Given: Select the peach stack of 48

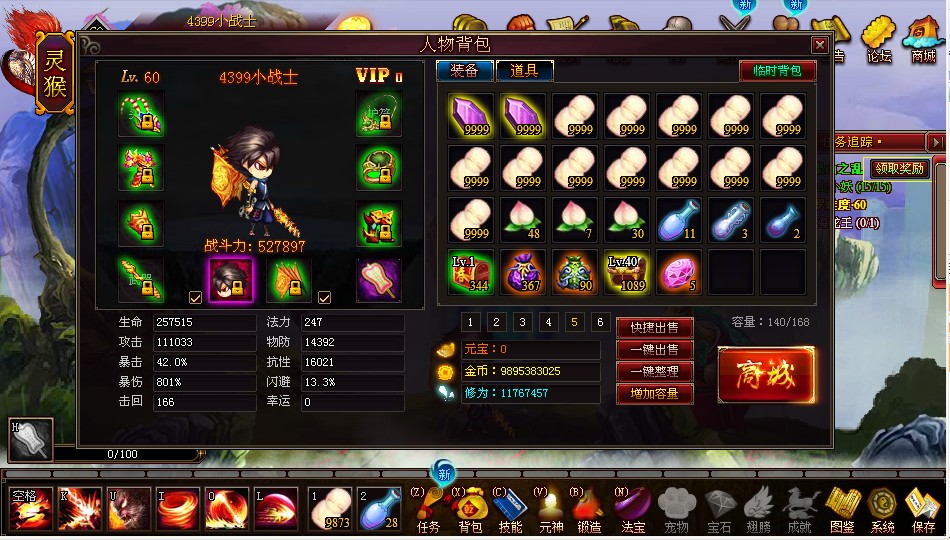Looking at the screenshot, I should pos(523,220).
